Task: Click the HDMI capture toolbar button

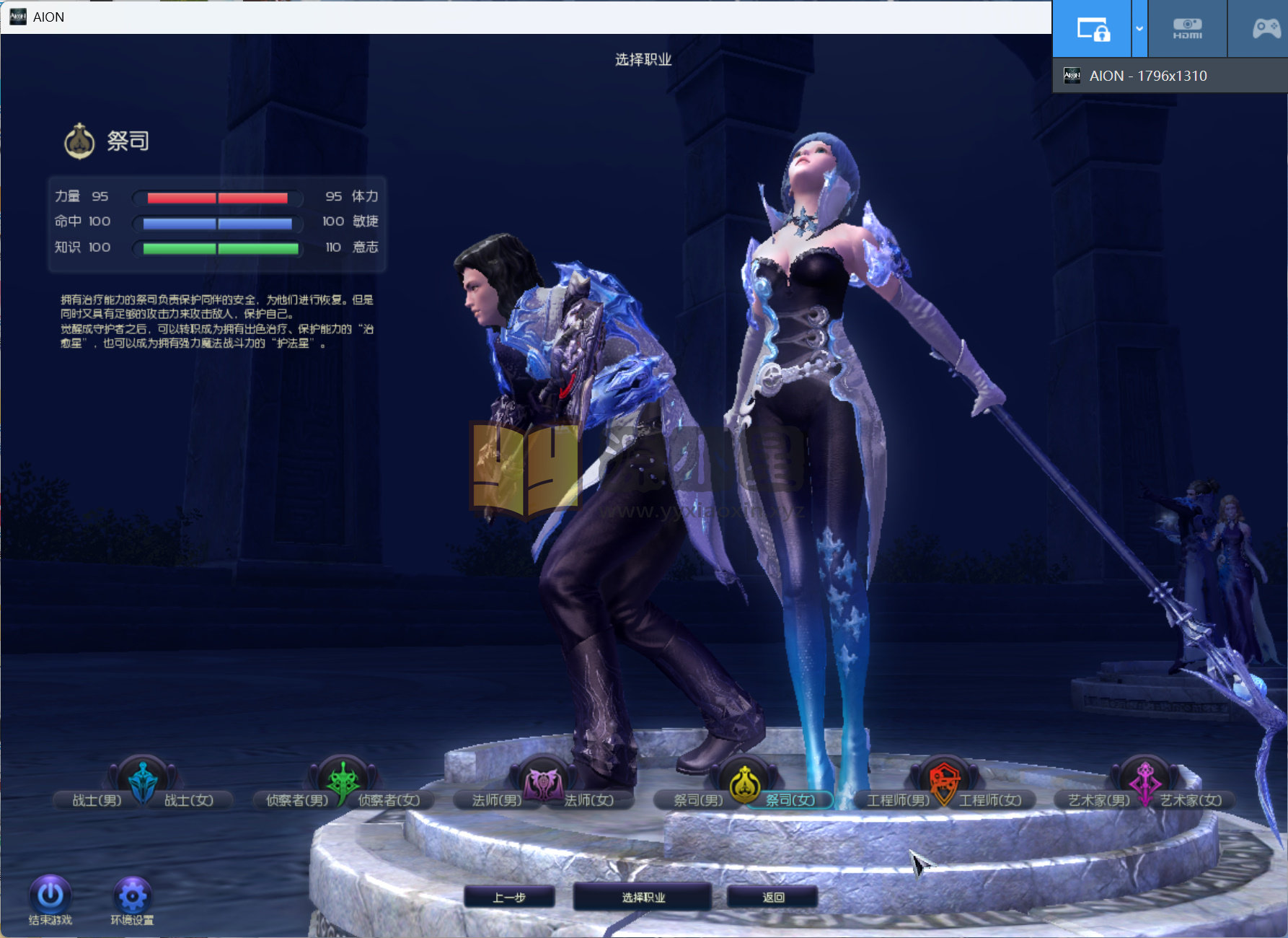Action: point(1187,29)
